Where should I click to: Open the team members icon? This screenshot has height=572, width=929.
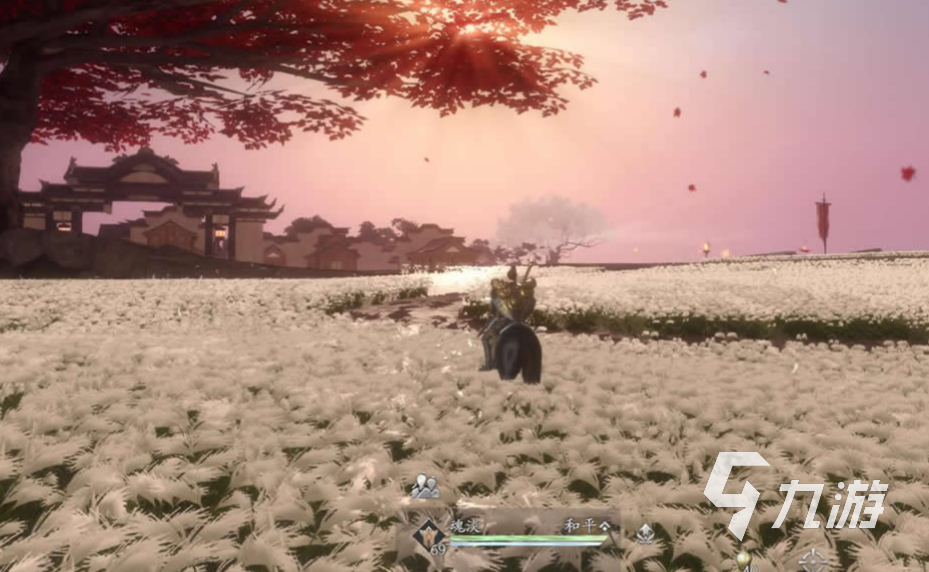point(425,487)
